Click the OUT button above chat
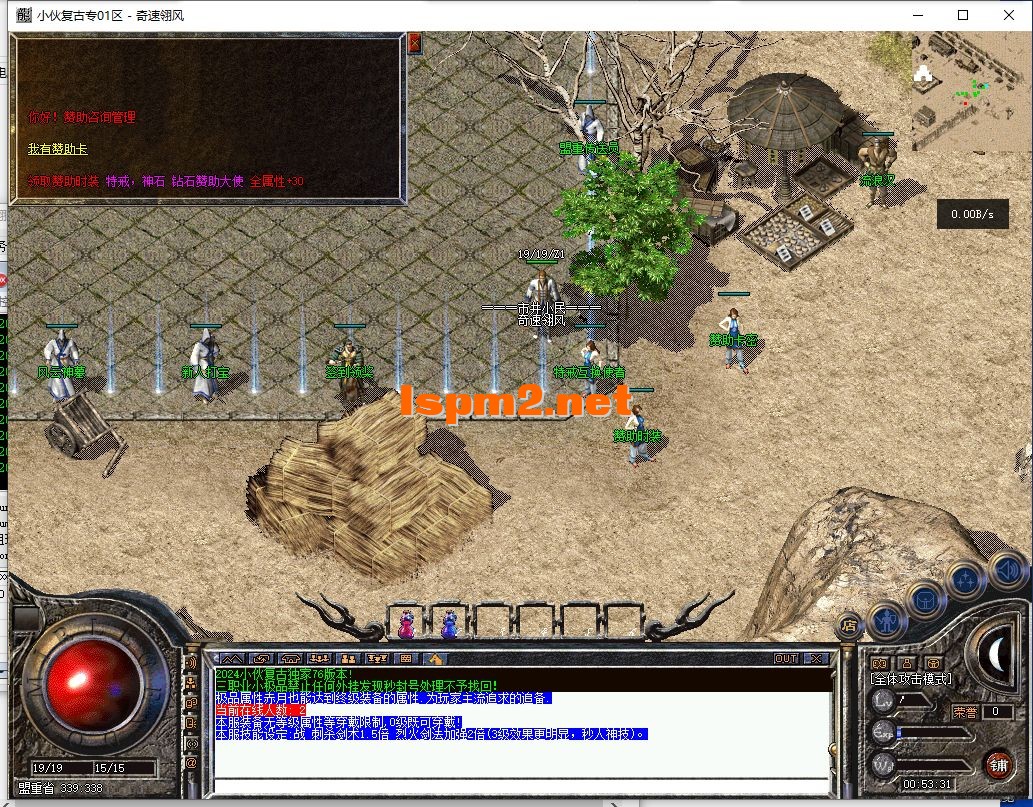 pyautogui.click(x=786, y=659)
